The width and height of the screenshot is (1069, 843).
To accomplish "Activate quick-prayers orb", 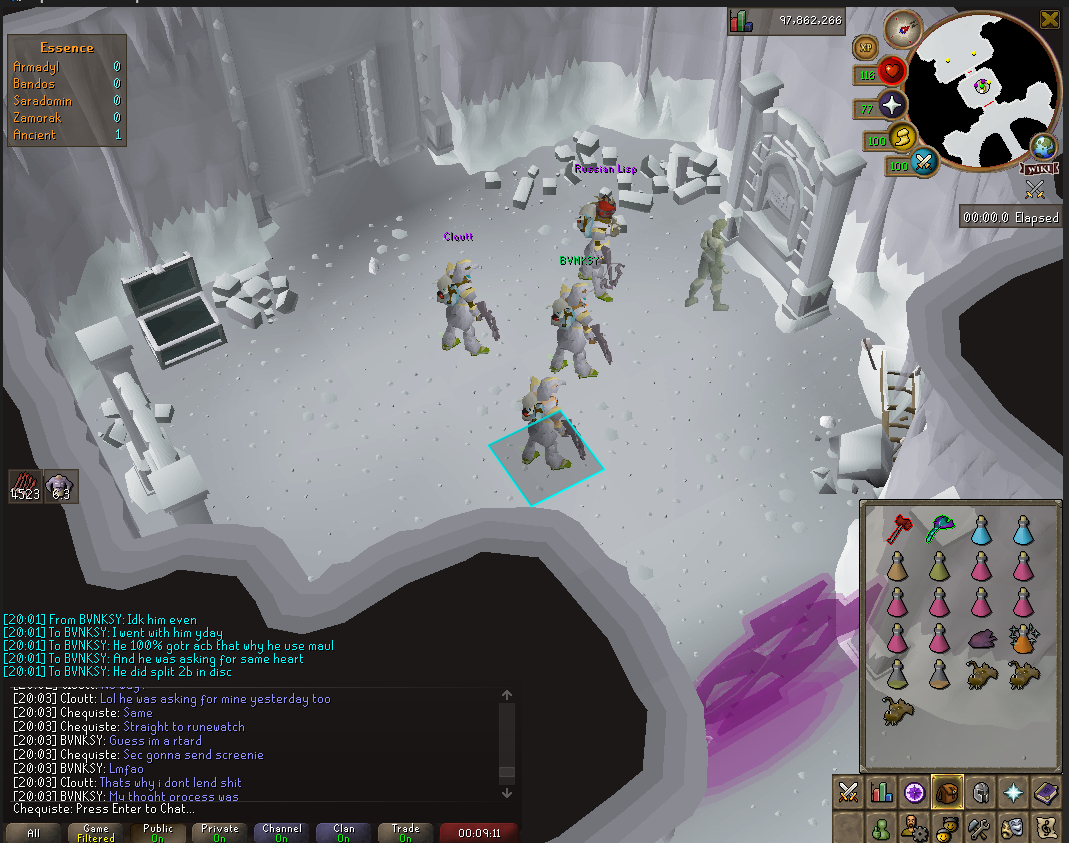I will (892, 105).
